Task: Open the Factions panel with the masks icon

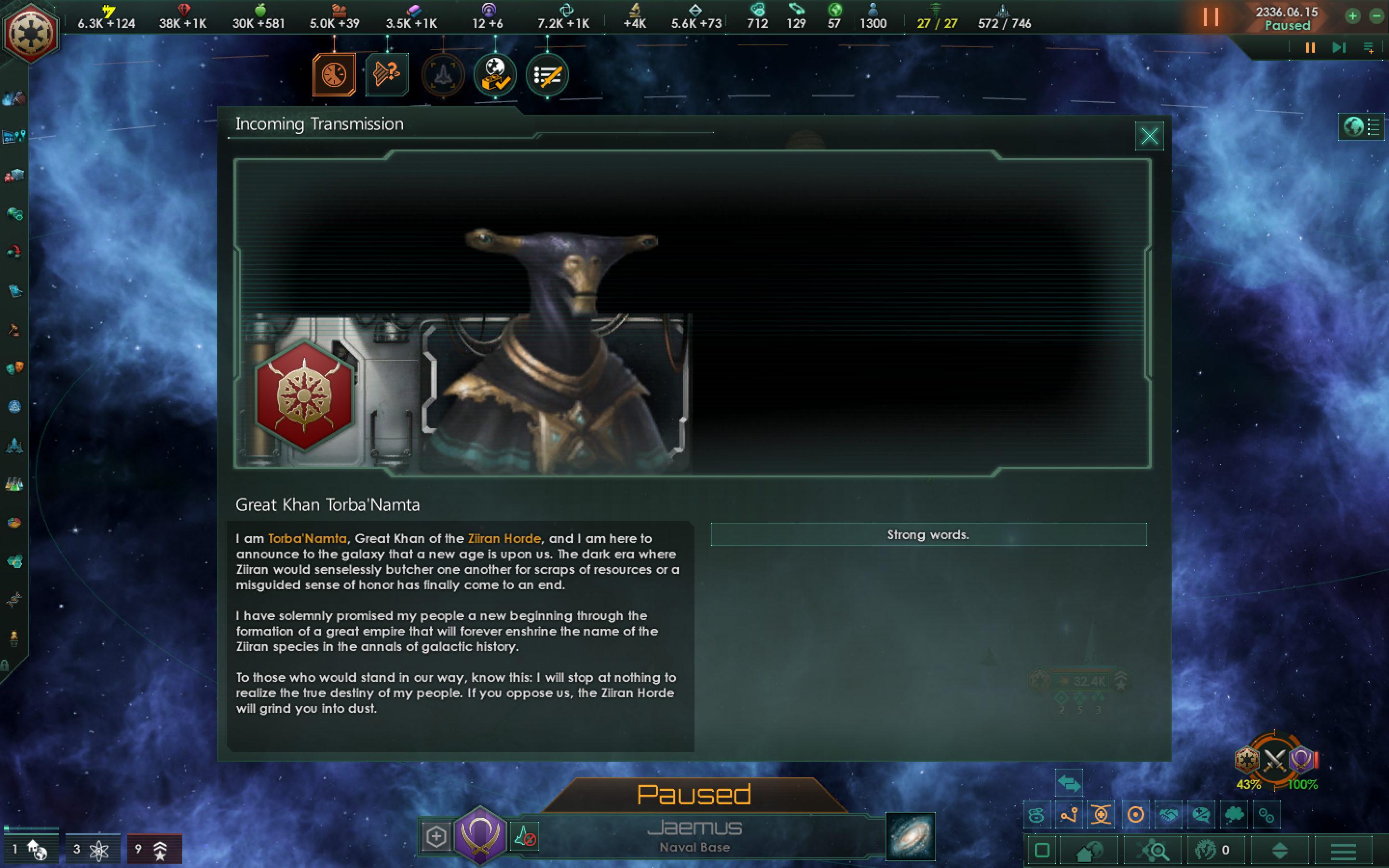Action: click(x=14, y=367)
